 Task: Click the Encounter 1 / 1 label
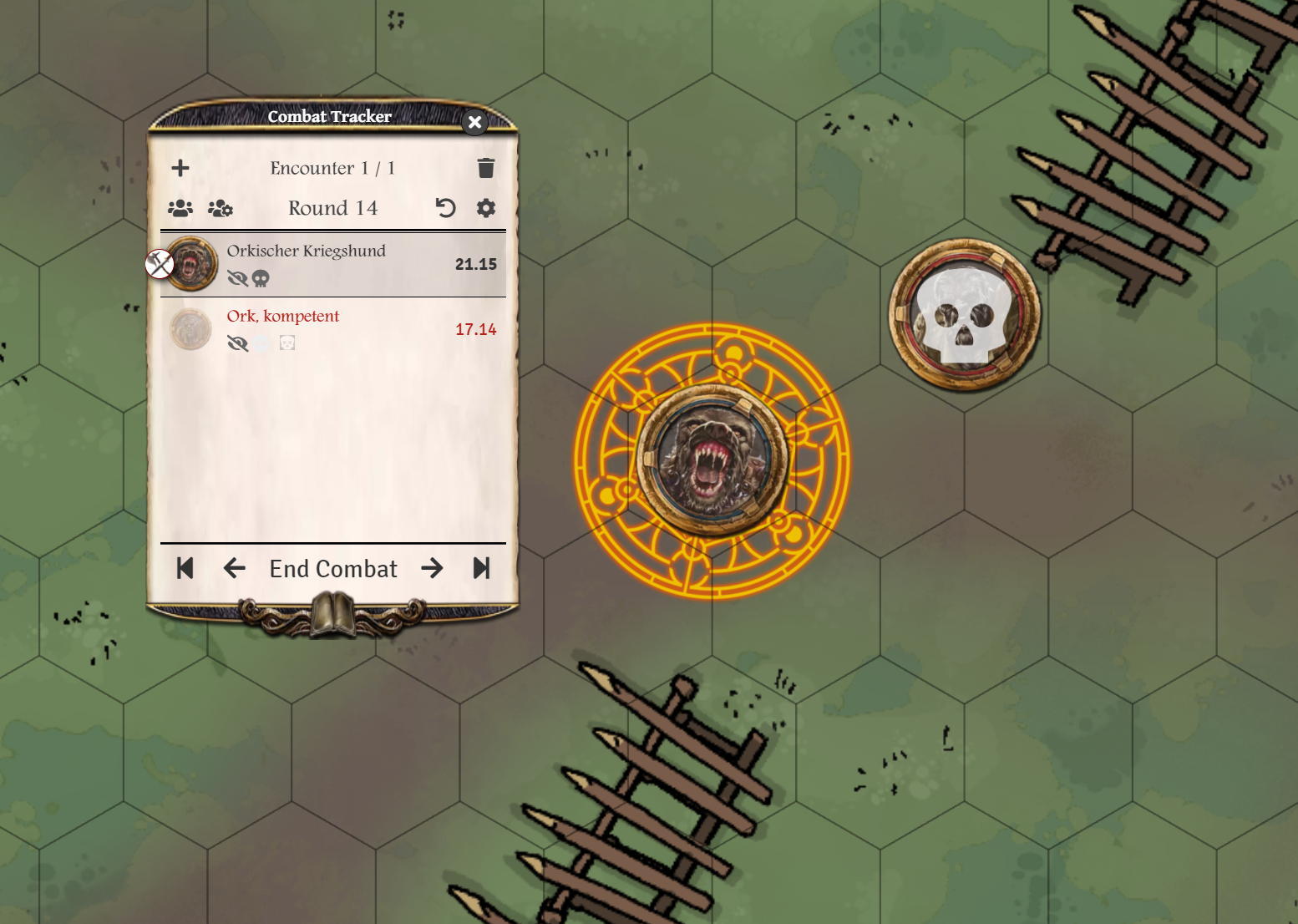pyautogui.click(x=332, y=167)
